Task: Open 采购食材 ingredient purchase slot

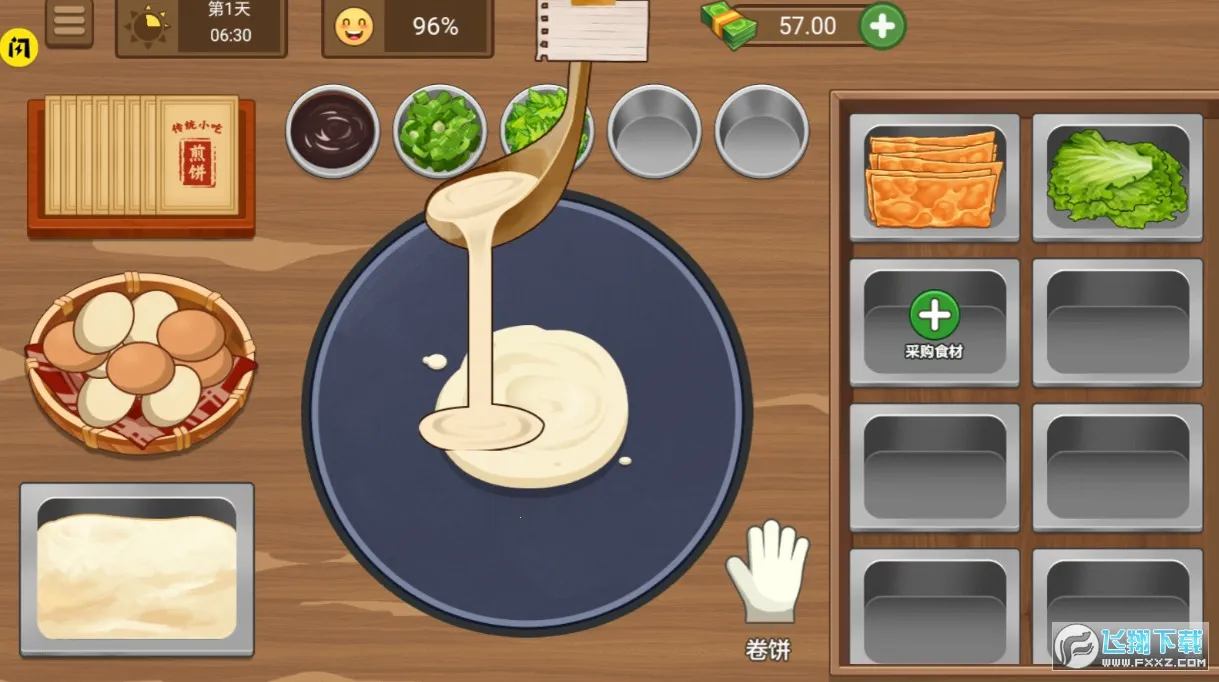Action: coord(934,322)
